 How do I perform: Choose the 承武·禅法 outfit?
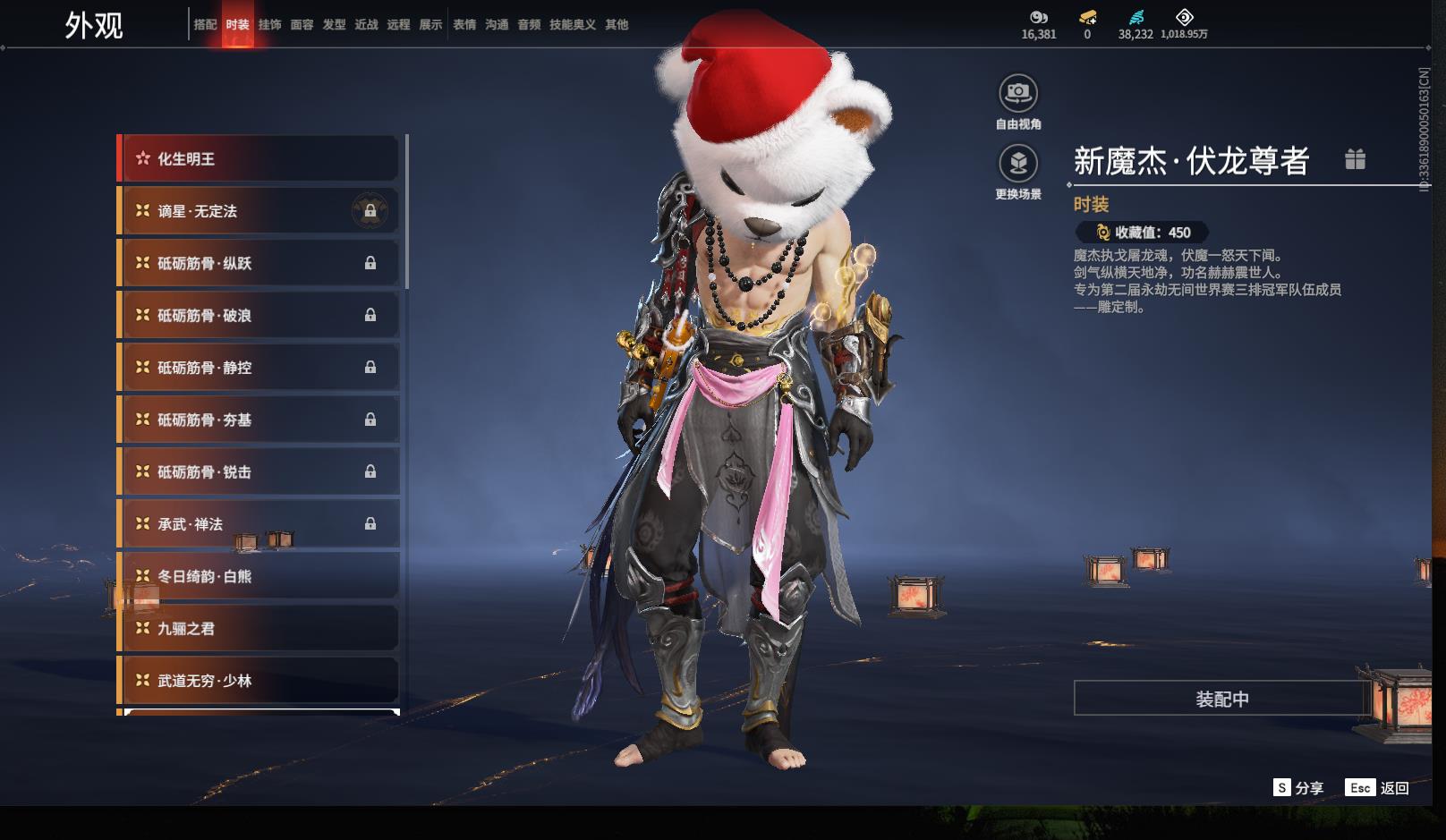tap(259, 524)
